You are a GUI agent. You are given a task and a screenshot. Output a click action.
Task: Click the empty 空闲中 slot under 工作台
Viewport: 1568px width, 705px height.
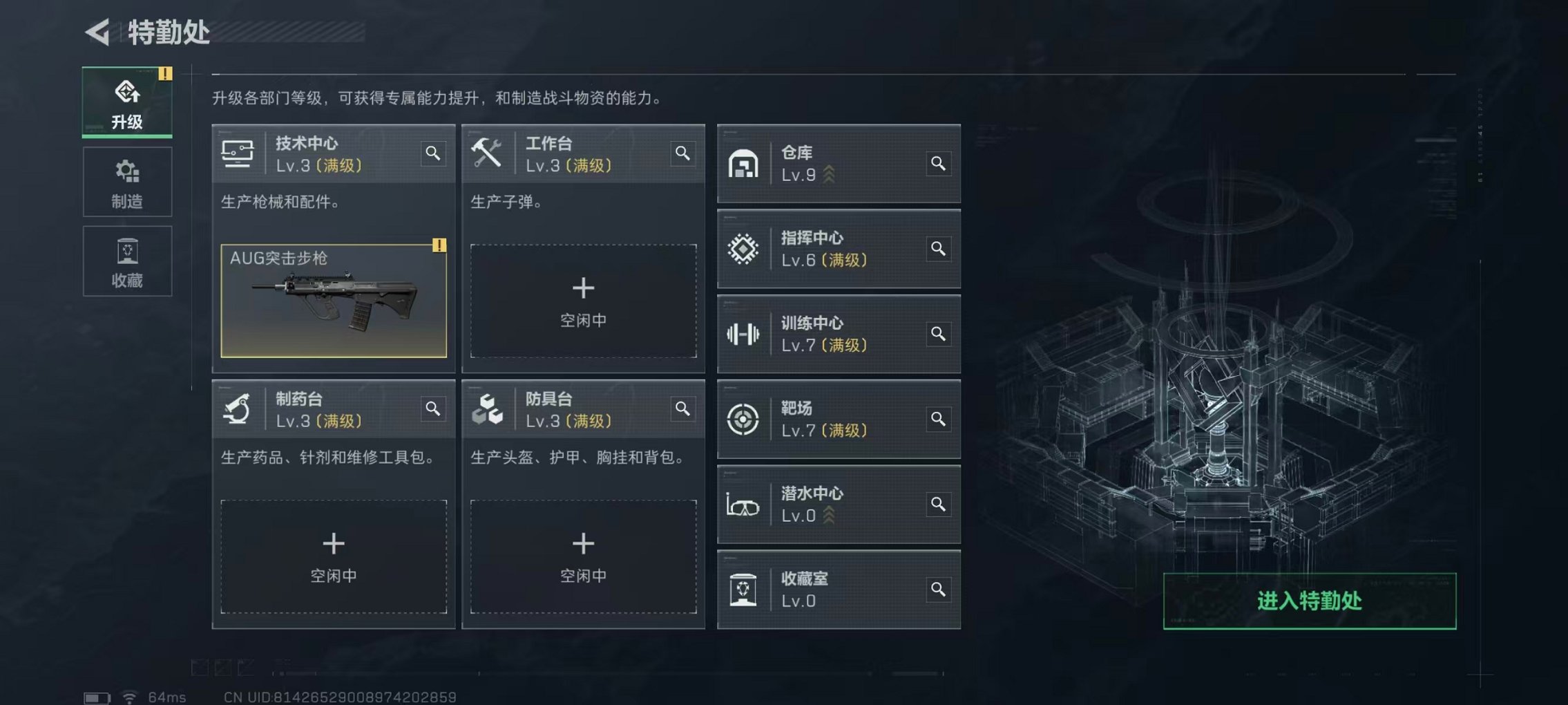584,301
